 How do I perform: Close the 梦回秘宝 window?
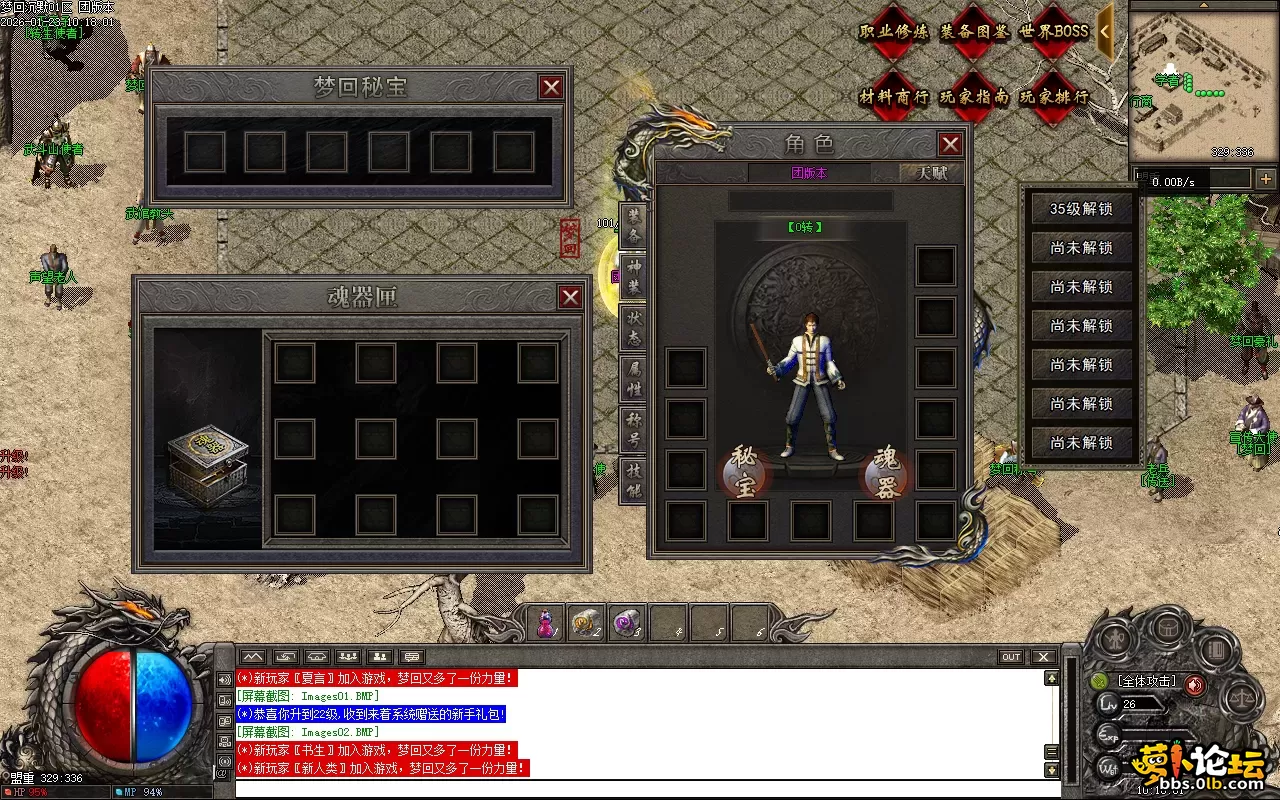tap(551, 88)
